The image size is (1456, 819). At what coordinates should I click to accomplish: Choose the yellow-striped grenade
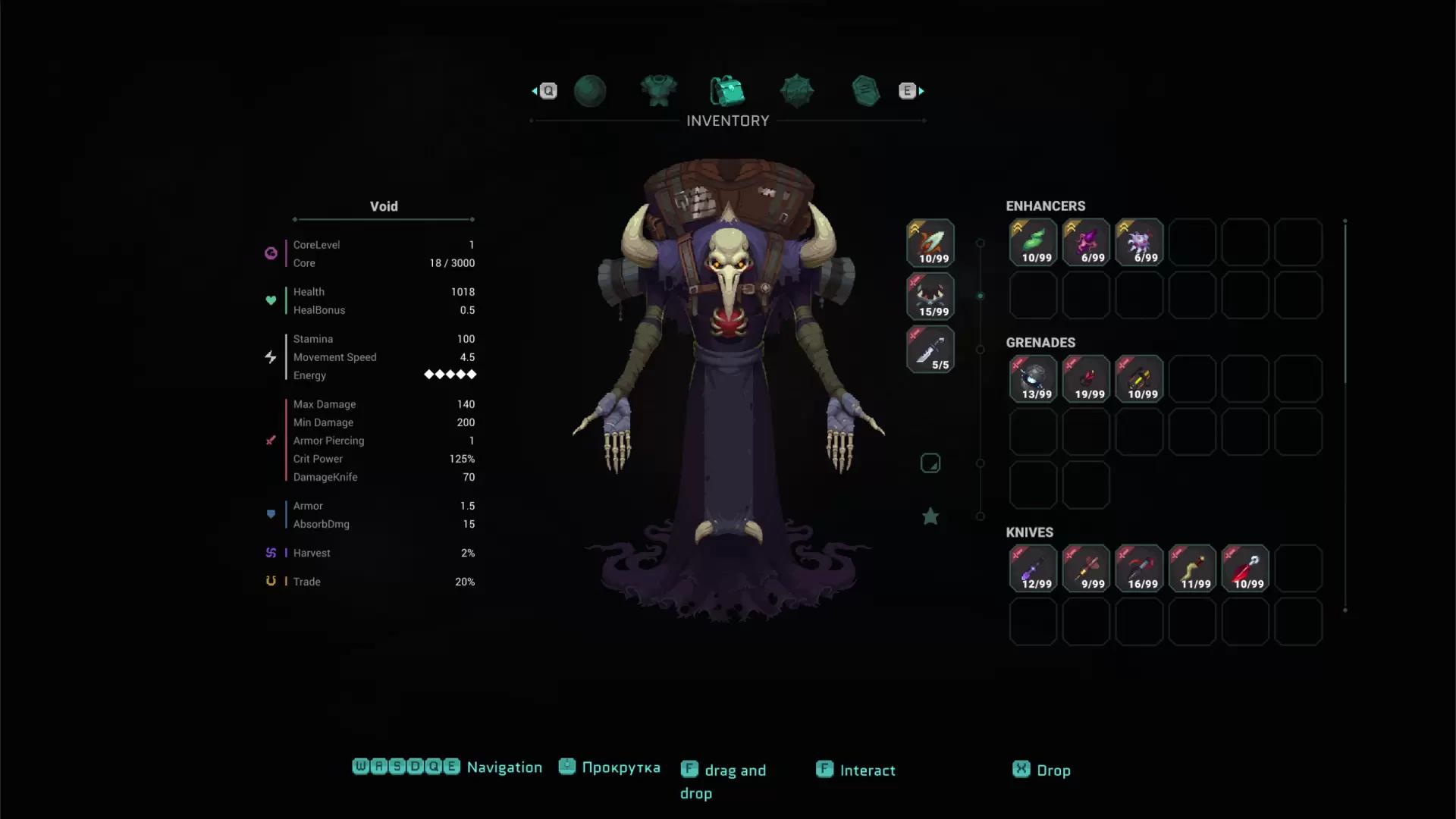point(1139,379)
